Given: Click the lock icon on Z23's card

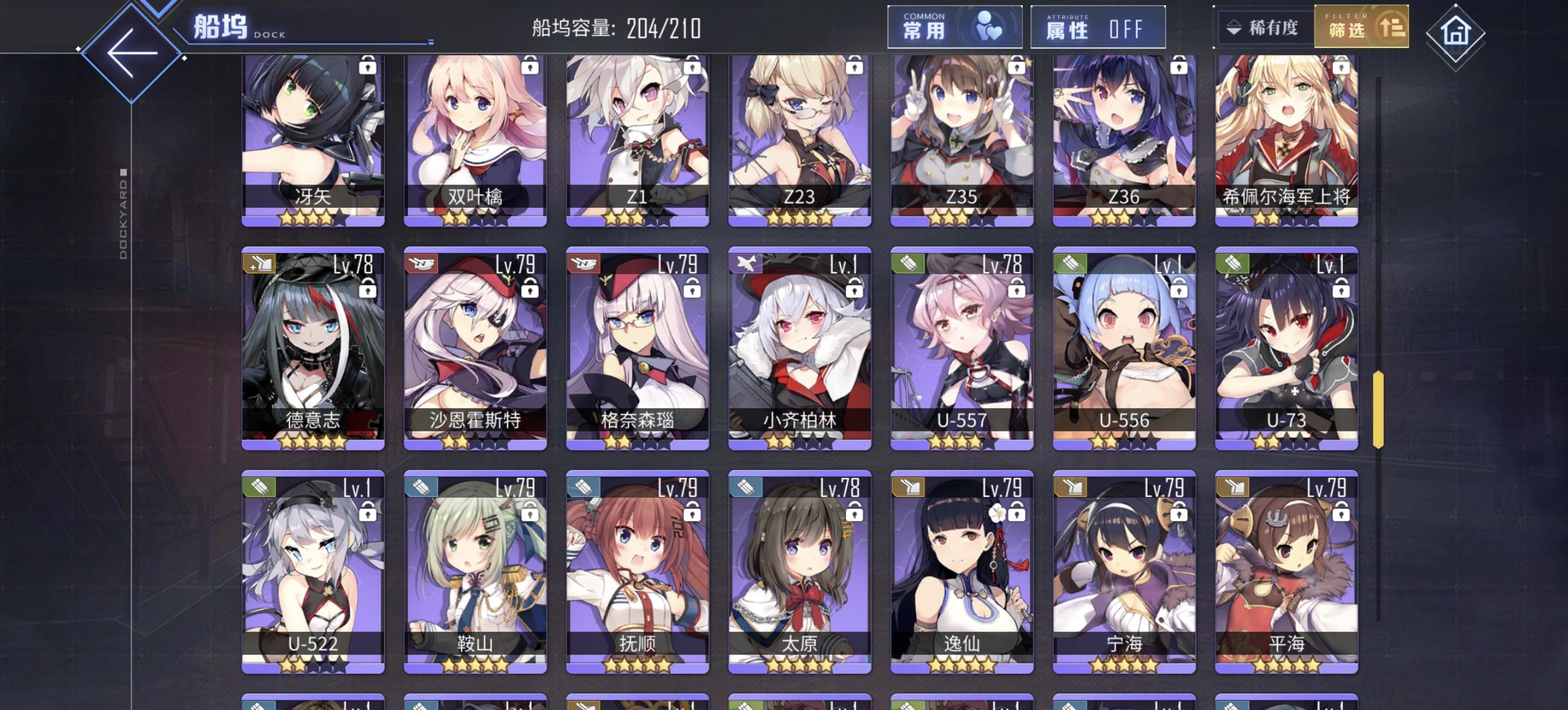Looking at the screenshot, I should tap(855, 67).
